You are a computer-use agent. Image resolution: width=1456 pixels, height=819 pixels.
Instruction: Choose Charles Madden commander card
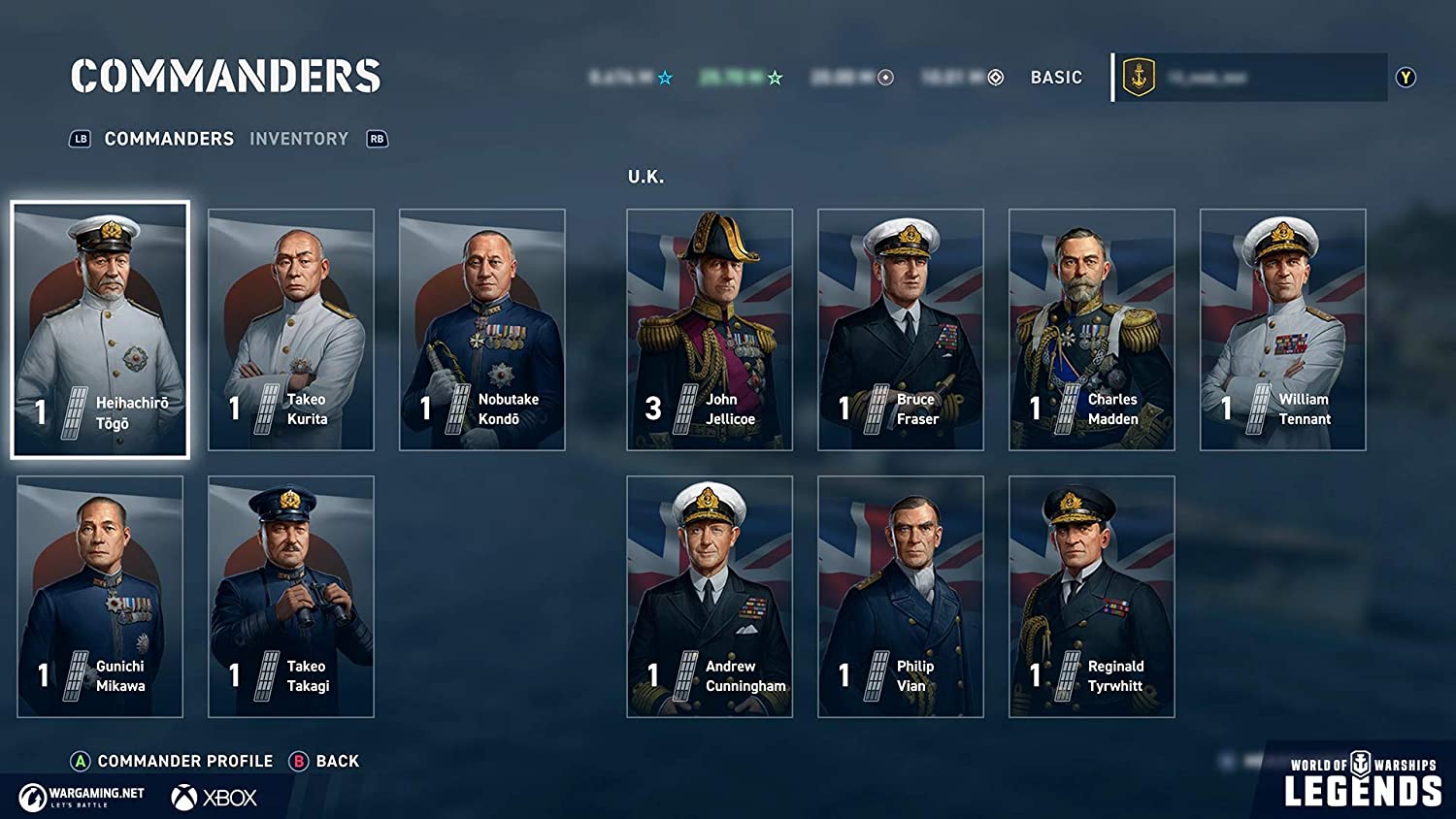(1092, 329)
